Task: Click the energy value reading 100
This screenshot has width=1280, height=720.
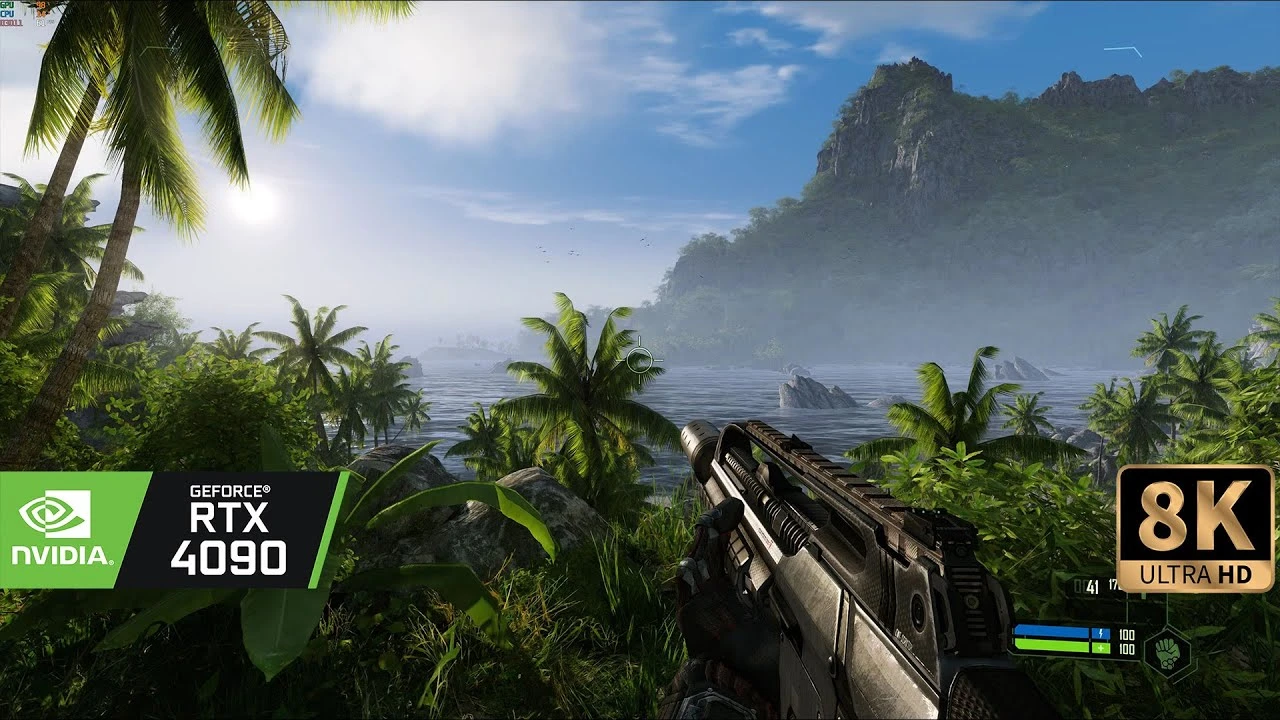Action: click(x=1126, y=634)
